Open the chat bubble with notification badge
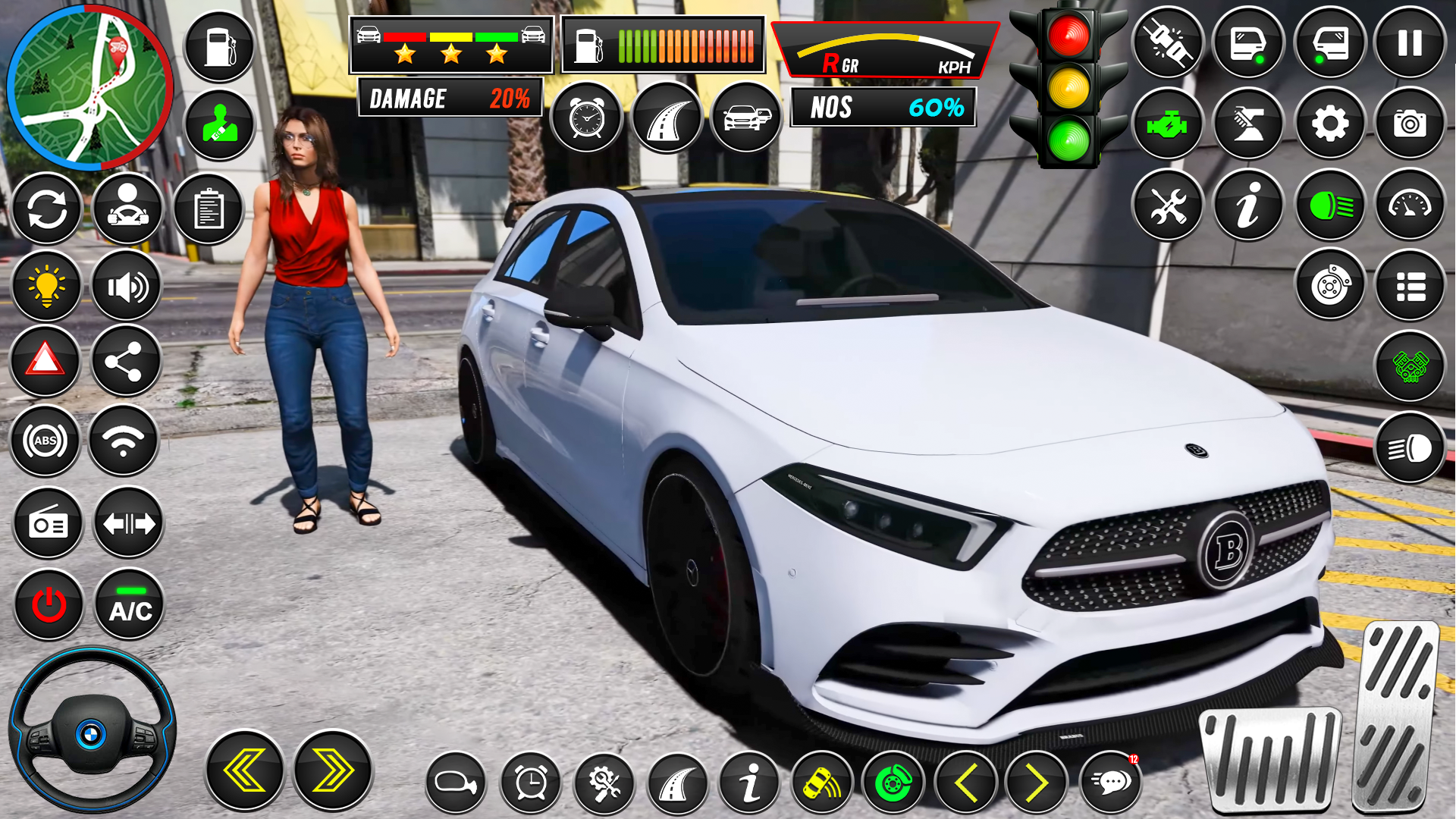Viewport: 1456px width, 819px height. coord(1111,783)
